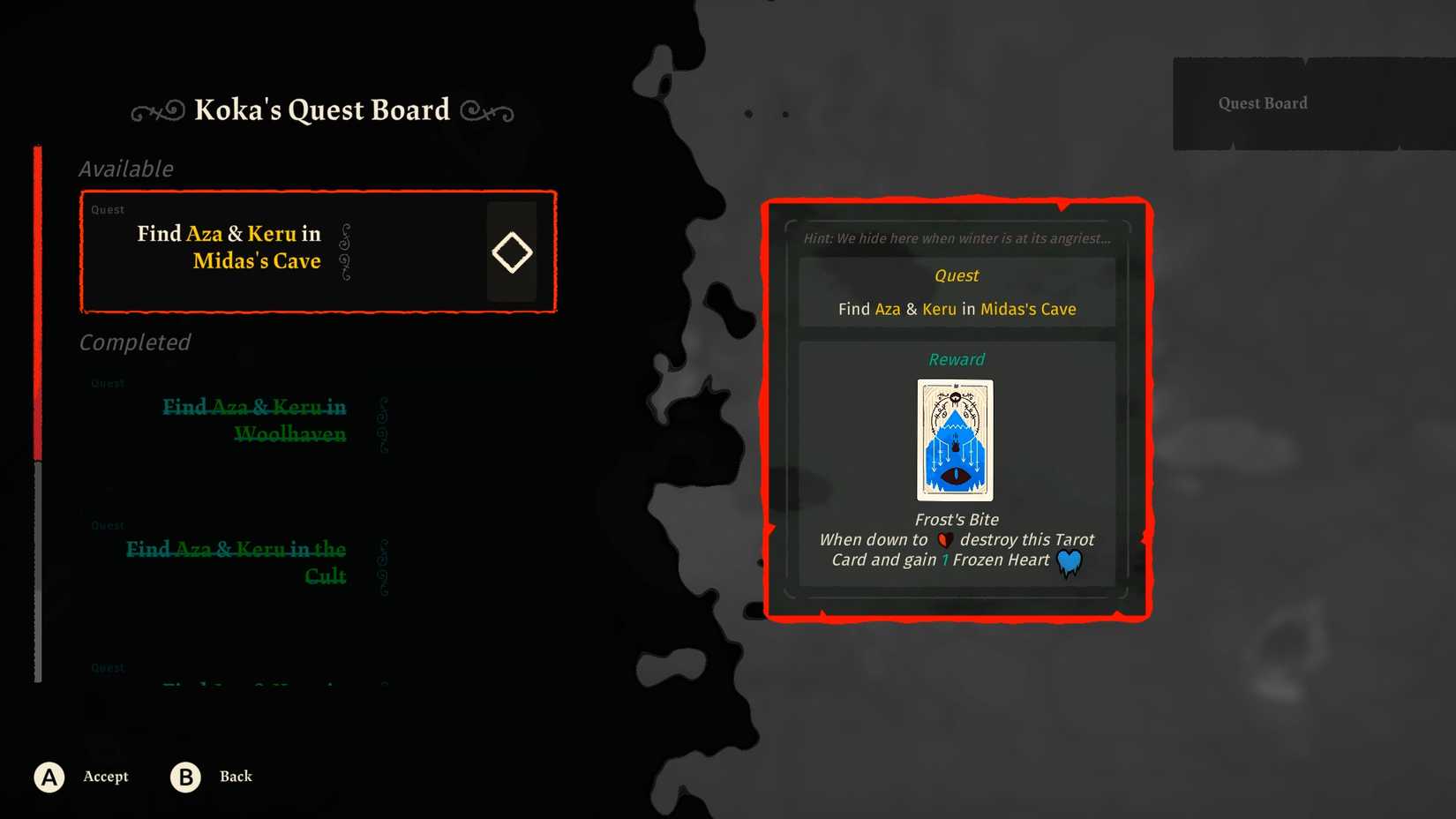Go Back from the quest board
The height and width of the screenshot is (819, 1456).
235,777
